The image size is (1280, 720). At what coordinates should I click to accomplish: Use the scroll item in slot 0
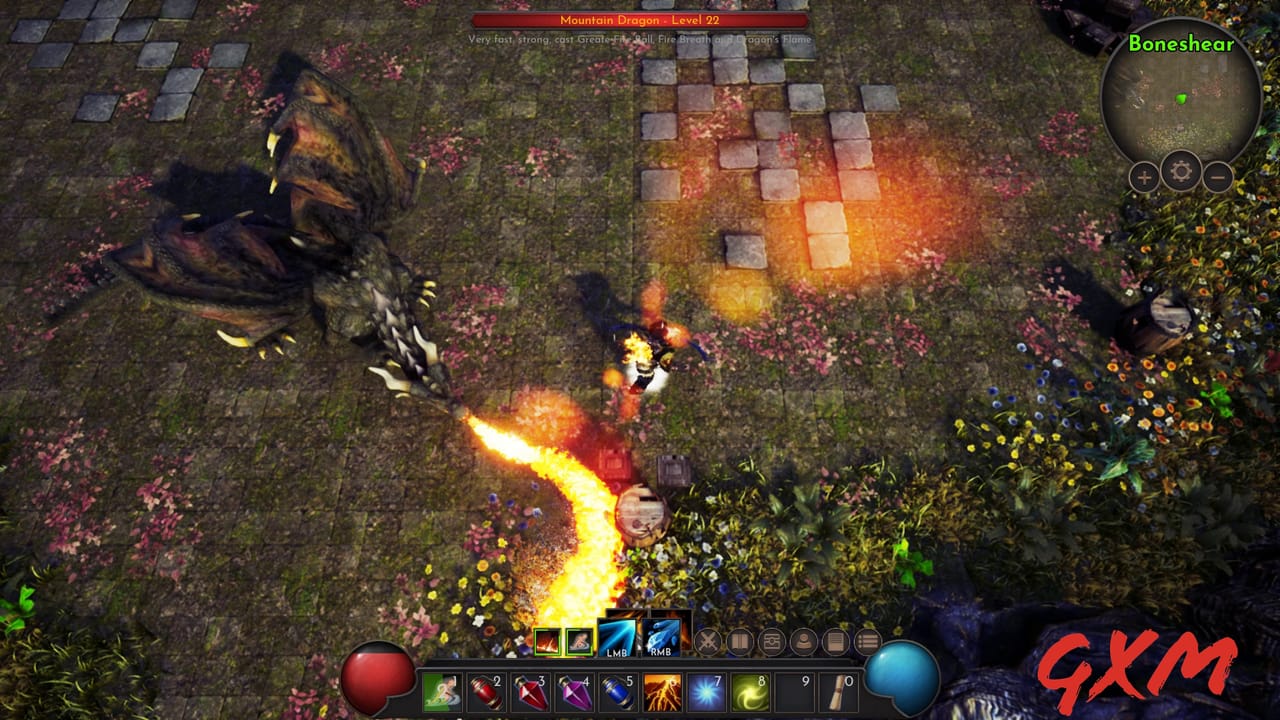(839, 692)
